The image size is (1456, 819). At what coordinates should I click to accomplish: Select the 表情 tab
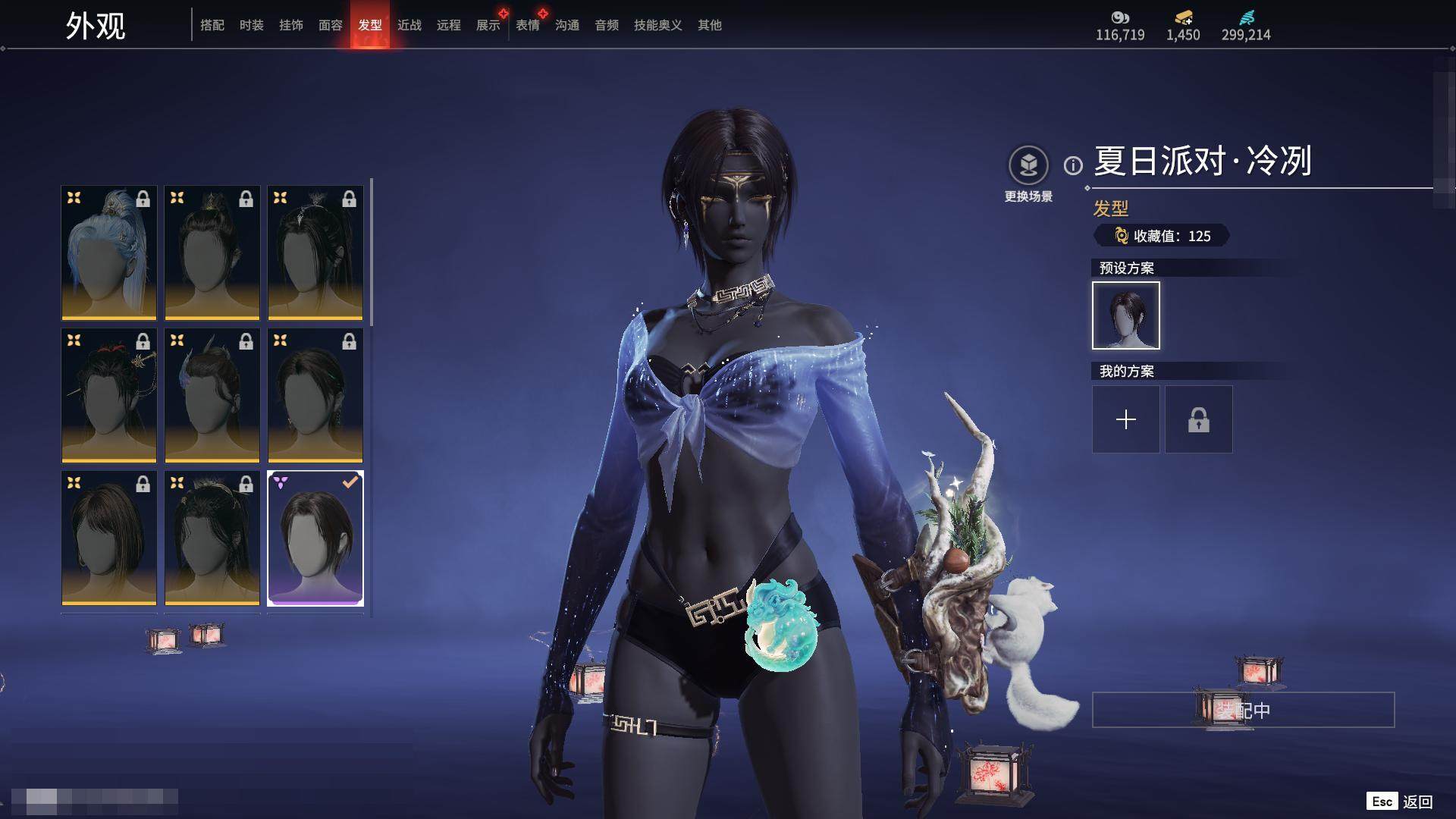528,25
